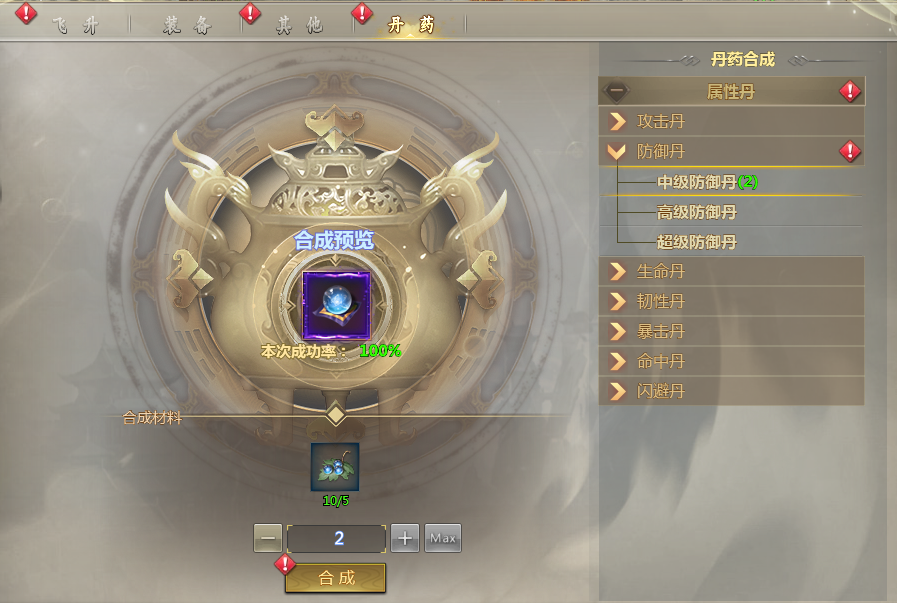Expand the 暴击丹 category
This screenshot has width=897, height=603.
(730, 331)
